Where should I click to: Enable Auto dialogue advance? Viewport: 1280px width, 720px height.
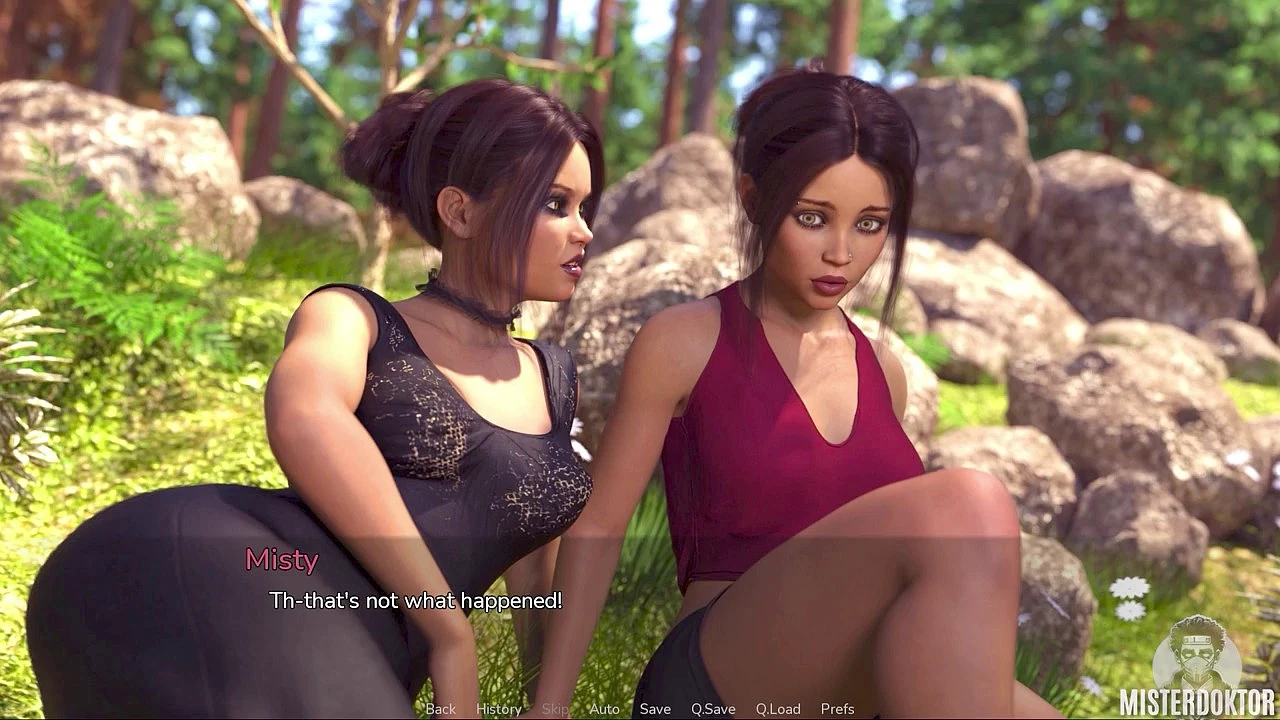pos(604,709)
